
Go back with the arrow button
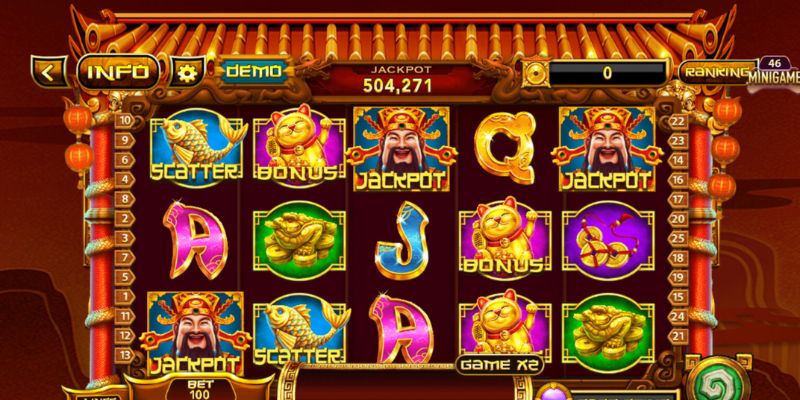(50, 73)
